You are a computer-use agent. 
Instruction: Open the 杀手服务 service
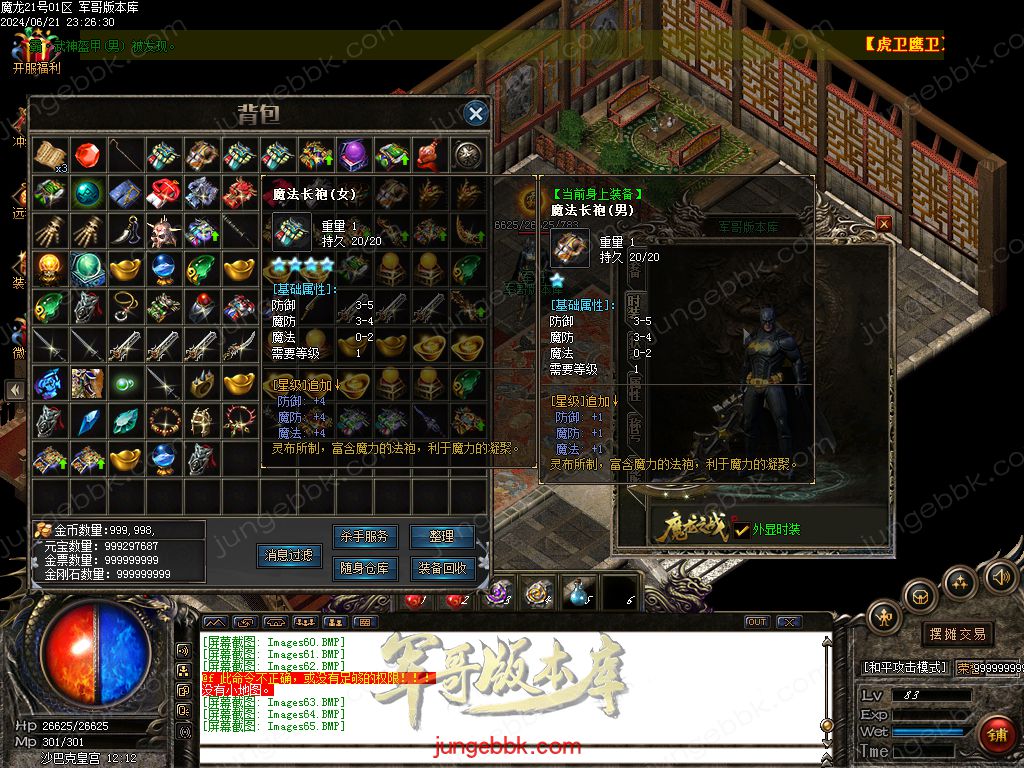366,537
